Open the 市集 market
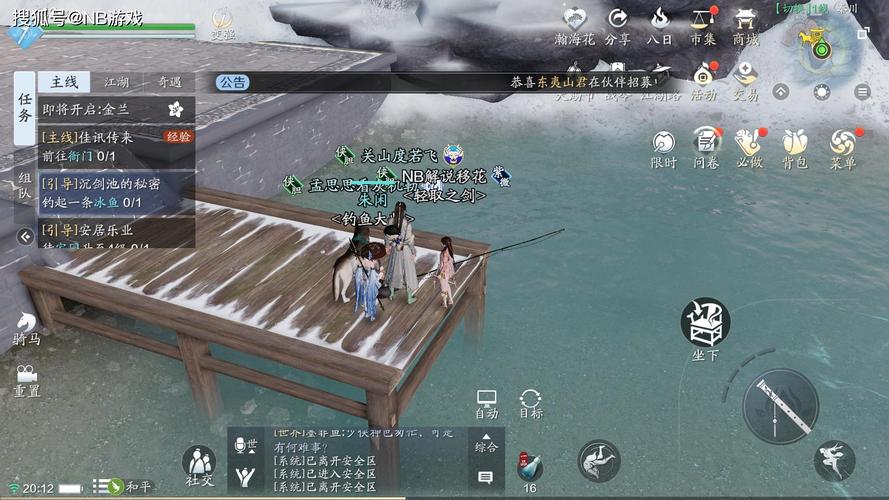889x500 pixels. pos(703,26)
